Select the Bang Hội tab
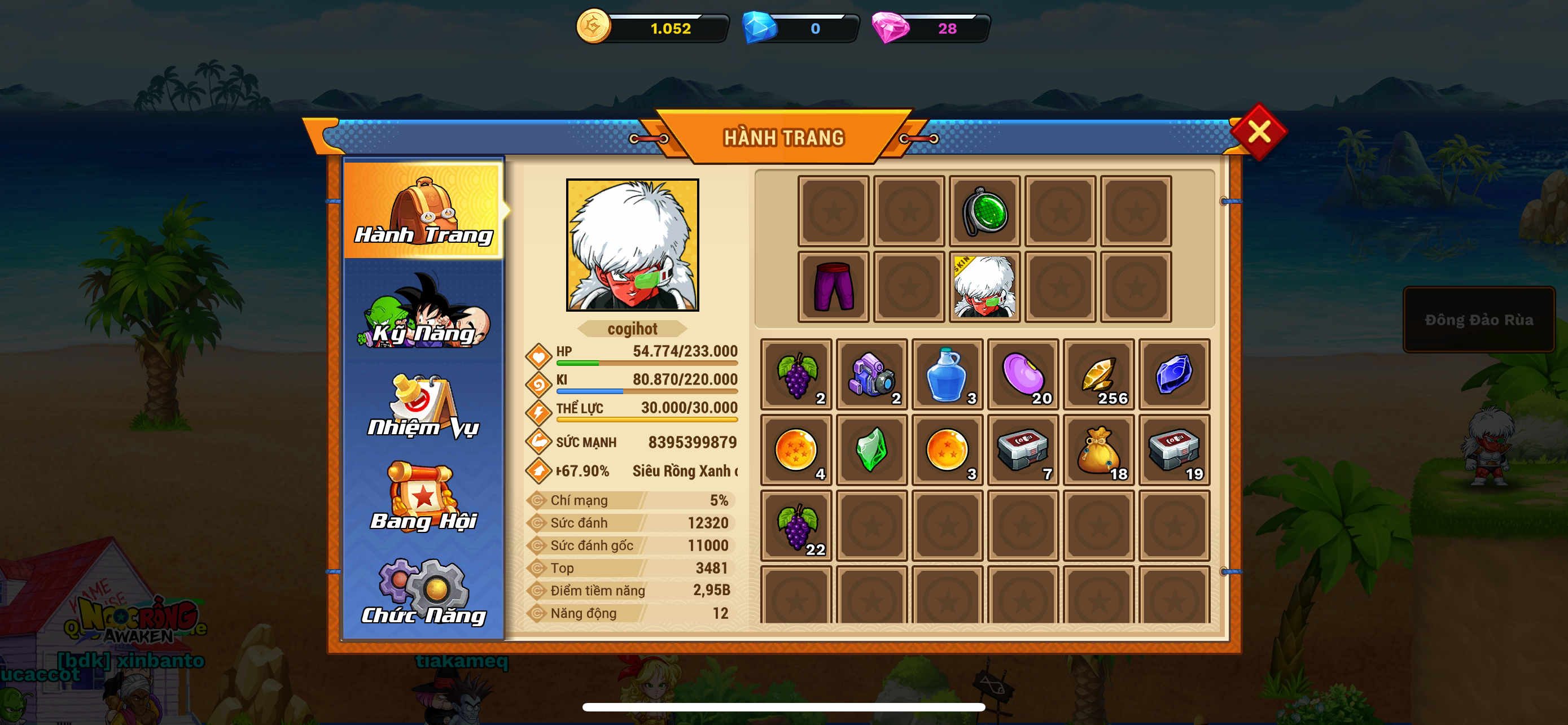The width and height of the screenshot is (1568, 725). (x=424, y=499)
